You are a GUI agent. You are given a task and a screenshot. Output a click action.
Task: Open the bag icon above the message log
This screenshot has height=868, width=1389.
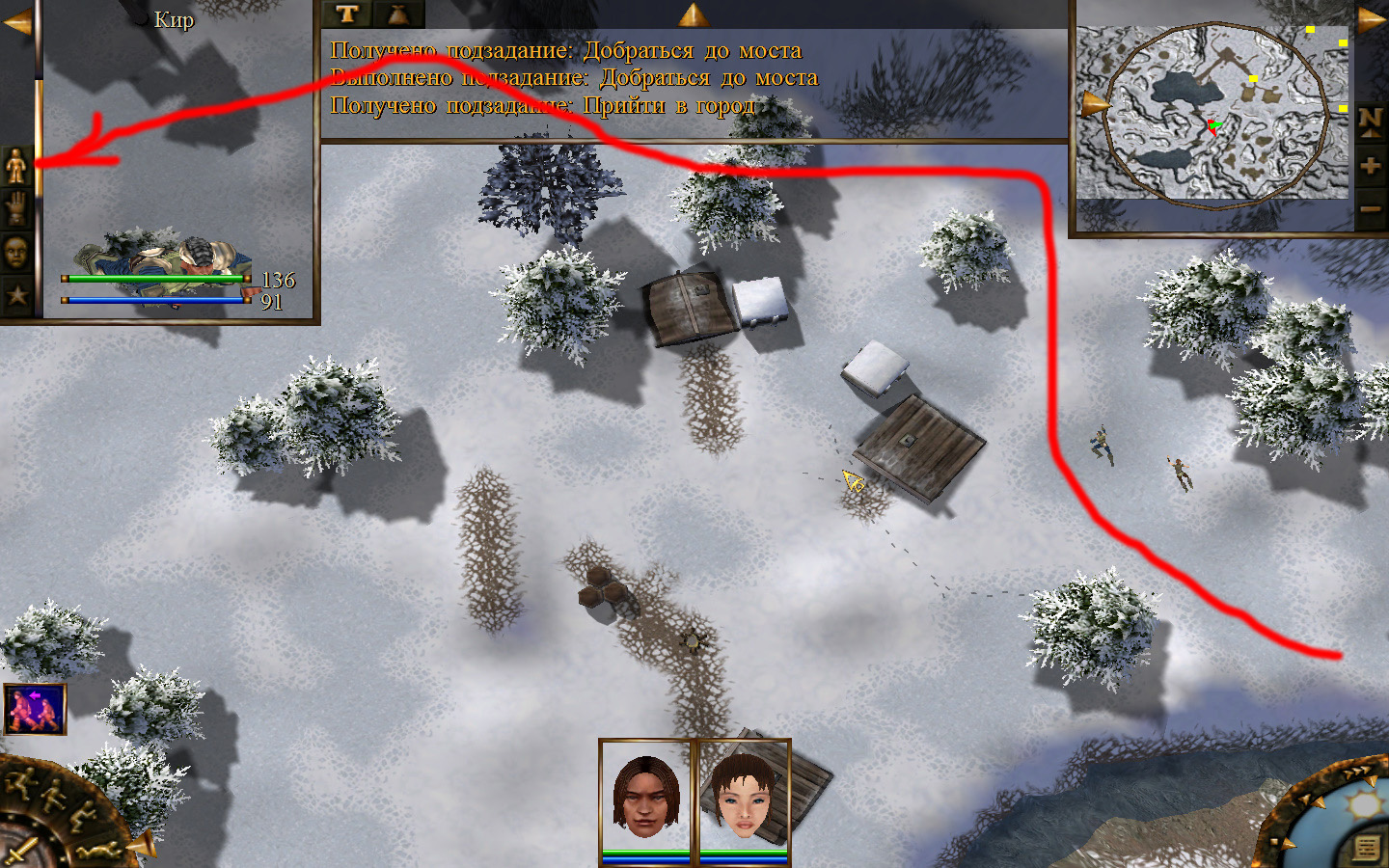398,14
